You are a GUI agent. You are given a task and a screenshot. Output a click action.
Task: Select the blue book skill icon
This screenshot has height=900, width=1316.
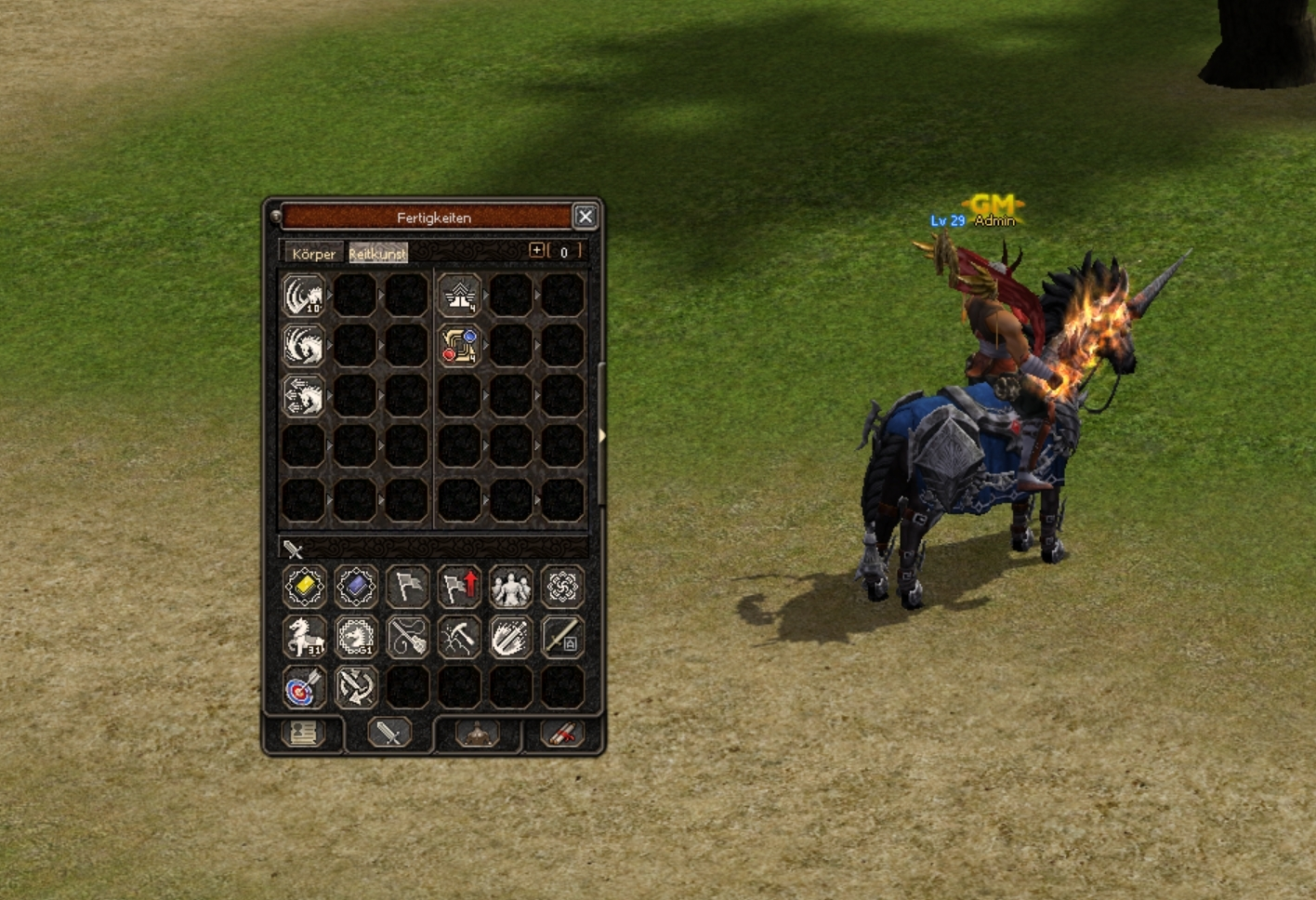356,586
